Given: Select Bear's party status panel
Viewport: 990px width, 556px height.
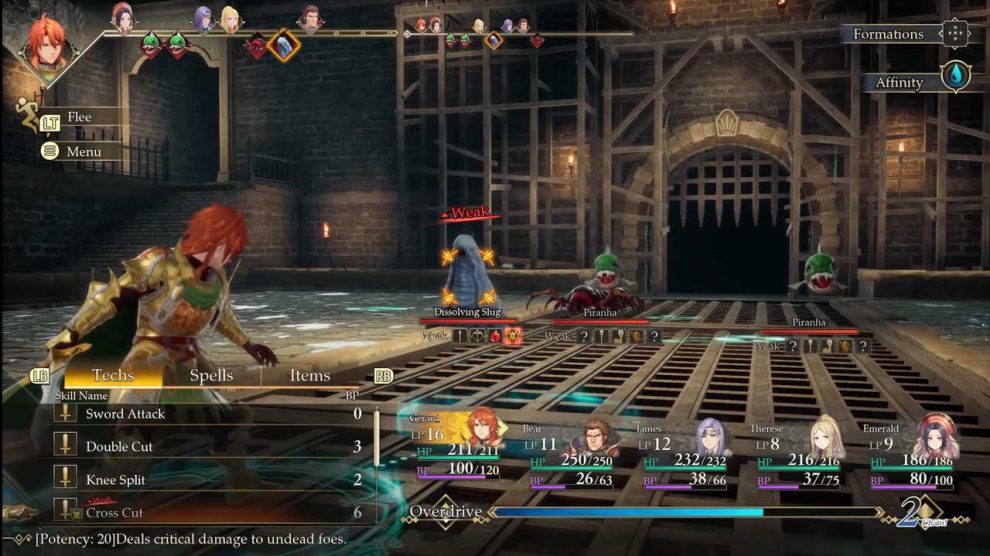Looking at the screenshot, I should [x=570, y=453].
